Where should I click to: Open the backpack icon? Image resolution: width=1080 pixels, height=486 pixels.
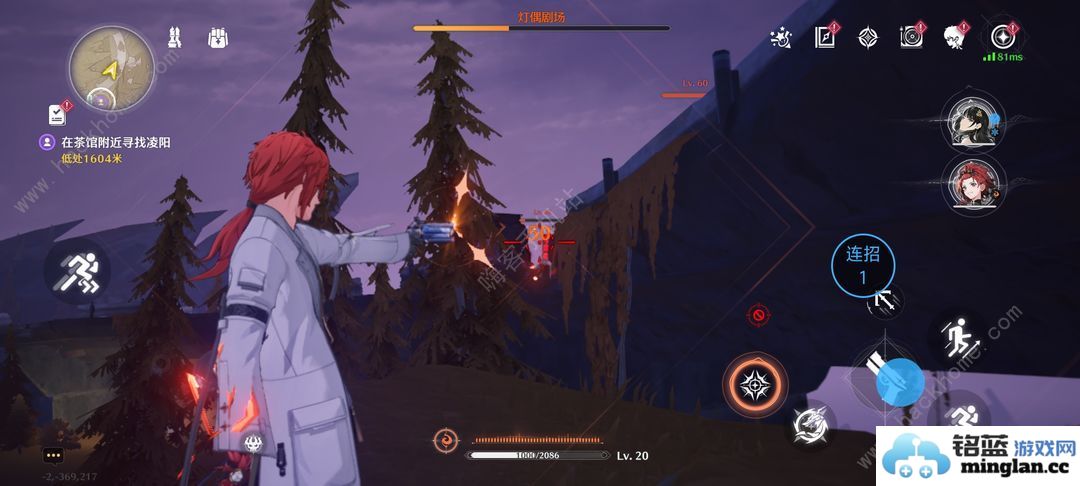[219, 38]
